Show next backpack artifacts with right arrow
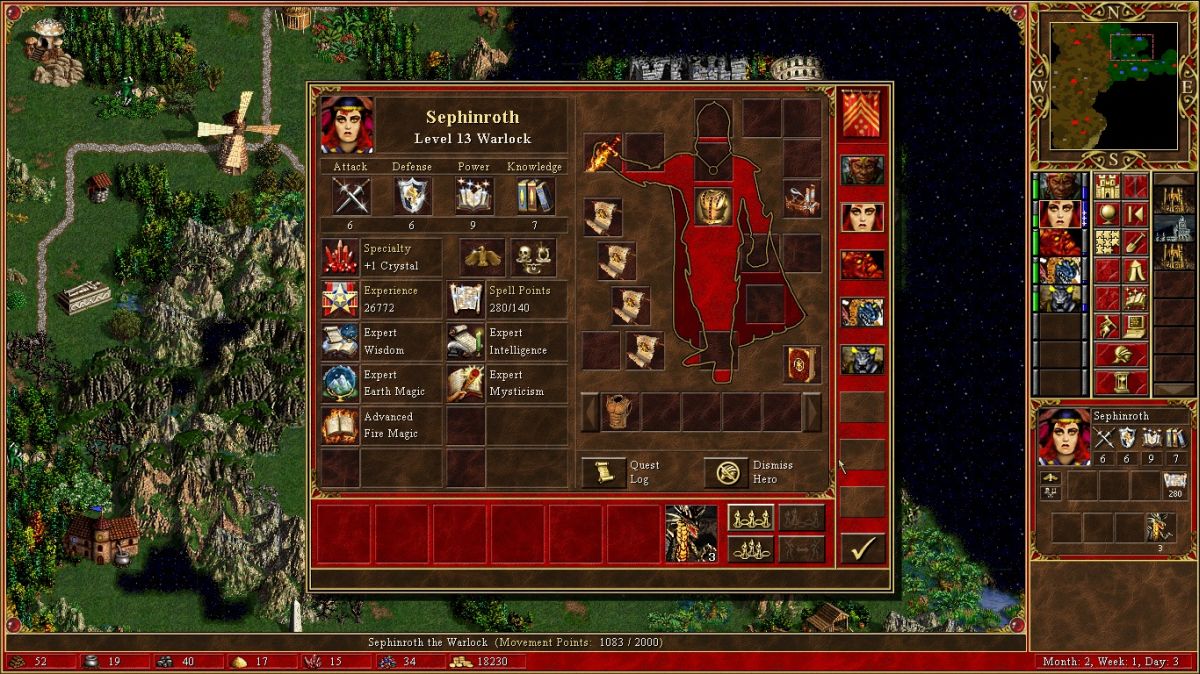 pos(812,412)
